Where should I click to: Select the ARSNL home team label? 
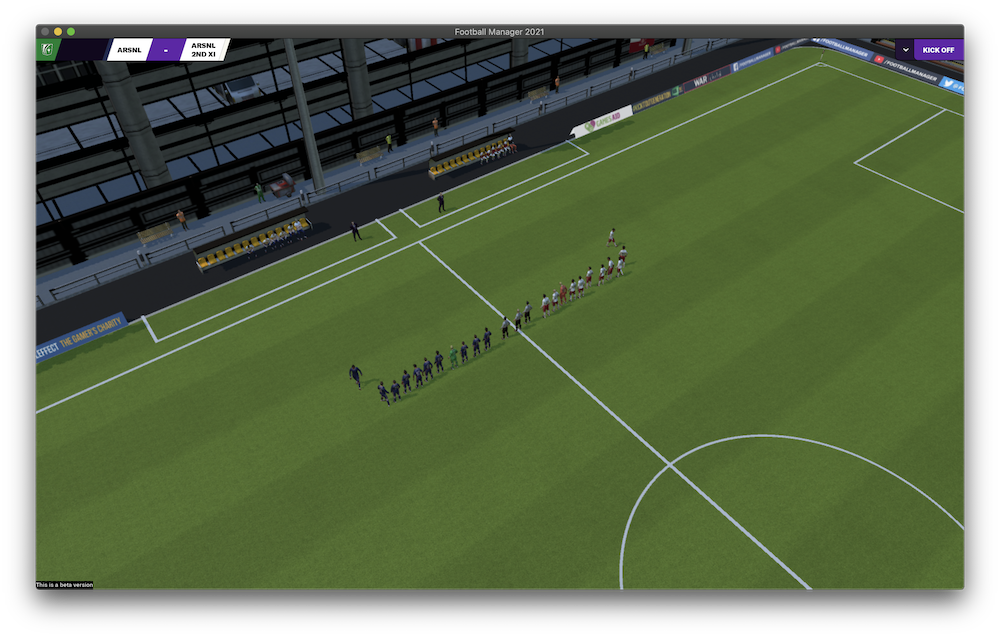[x=129, y=50]
